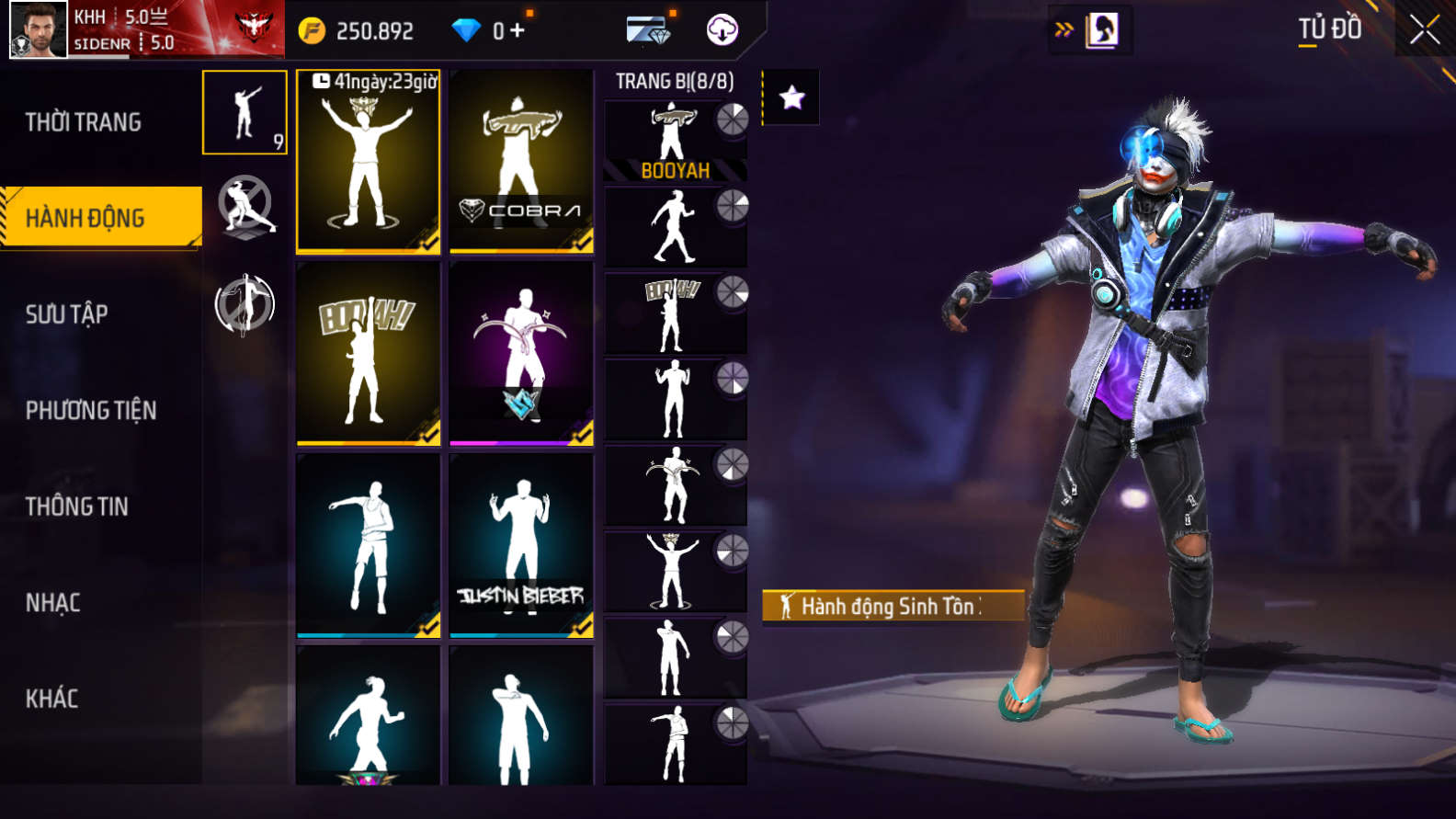The image size is (1456, 819).
Task: Open the diamond card voucher icon
Action: pos(648,30)
